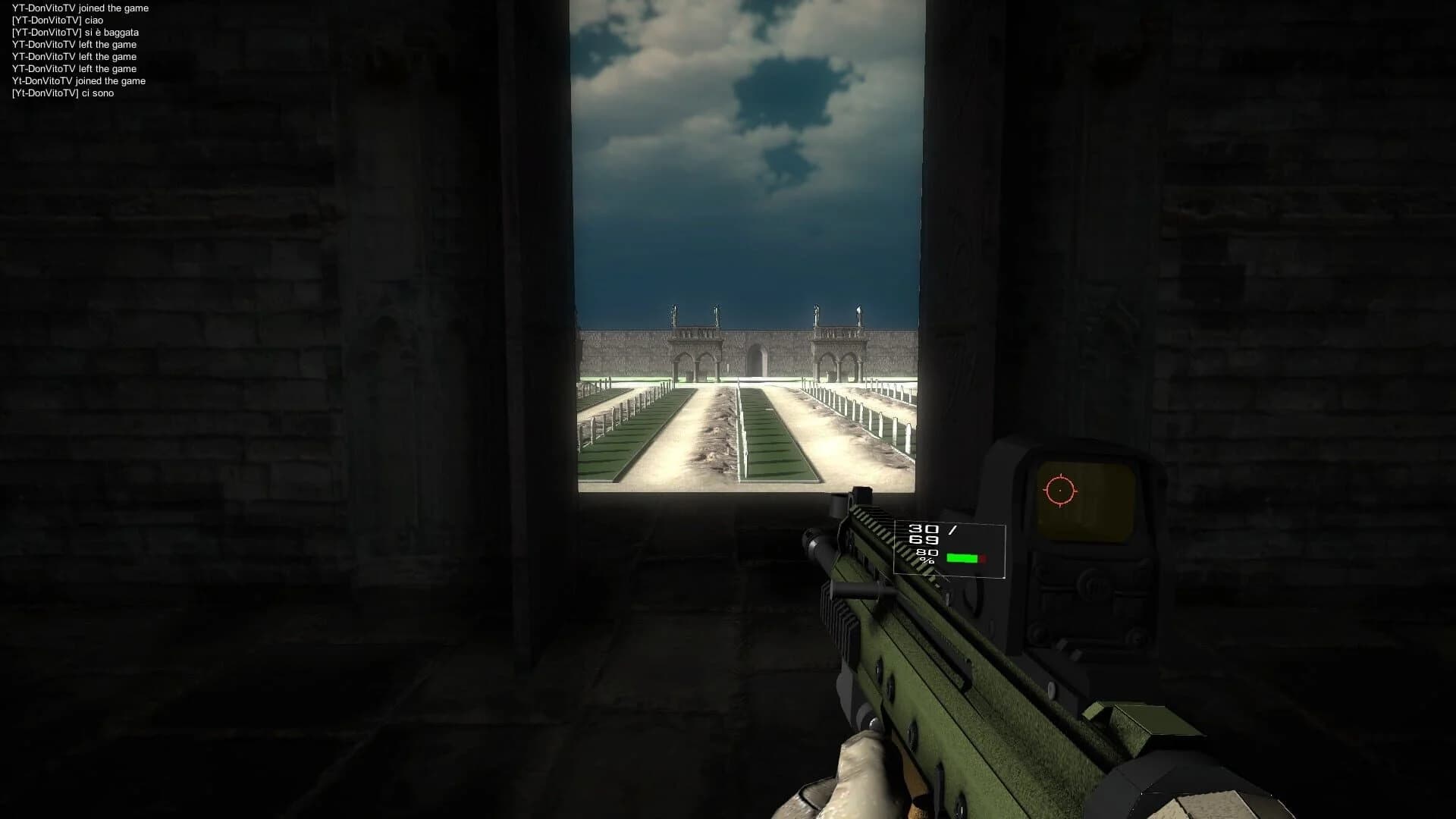1456x819 pixels.
Task: Click the first 'left the game' notification
Action: point(73,45)
